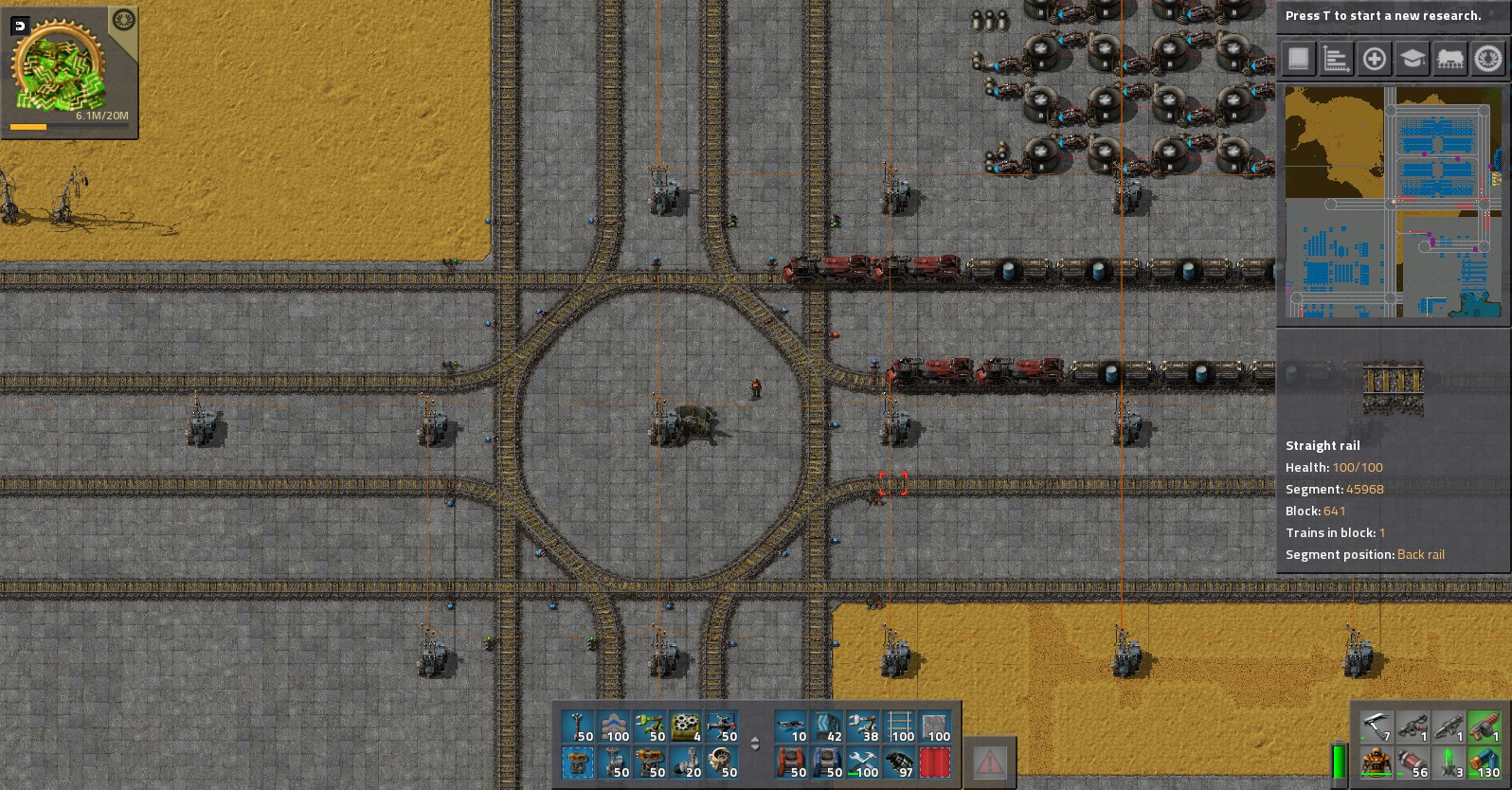Screen dimensions: 1512x790
Task: Click the blueprint library book button
Action: (x=1298, y=59)
